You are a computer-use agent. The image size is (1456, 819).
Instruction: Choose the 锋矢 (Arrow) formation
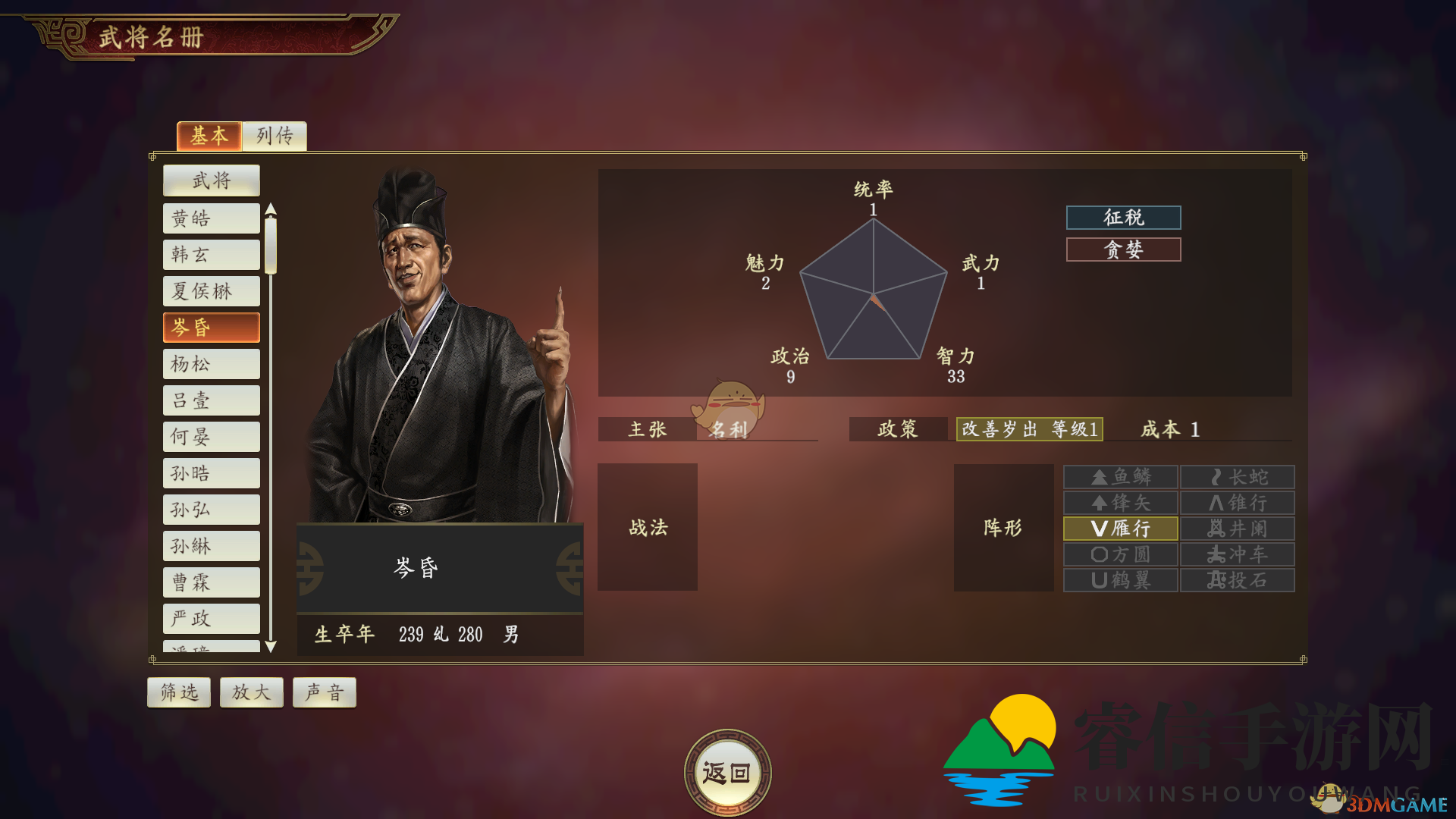coord(1119,502)
